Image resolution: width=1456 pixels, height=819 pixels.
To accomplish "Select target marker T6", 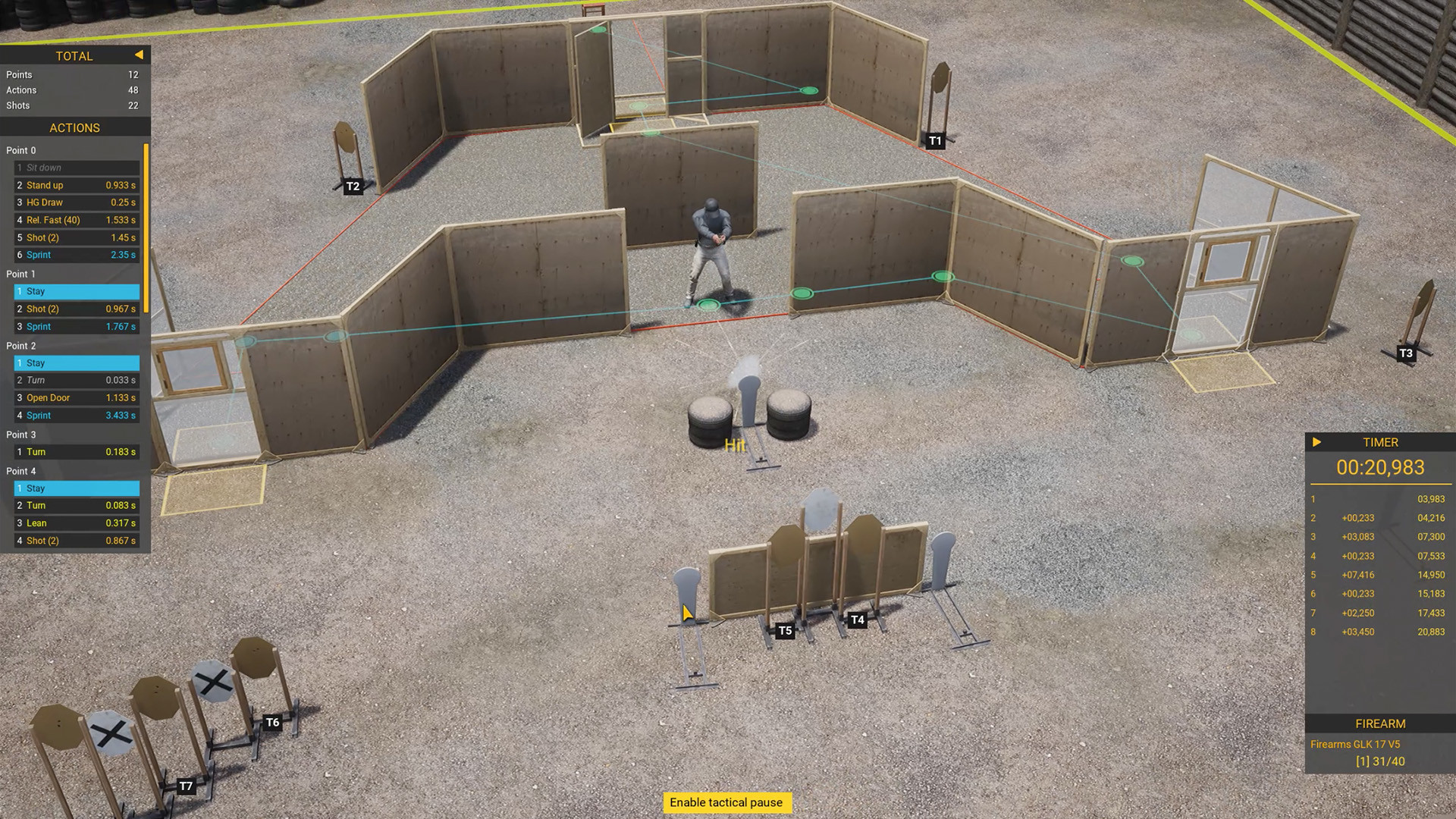I will click(x=274, y=722).
